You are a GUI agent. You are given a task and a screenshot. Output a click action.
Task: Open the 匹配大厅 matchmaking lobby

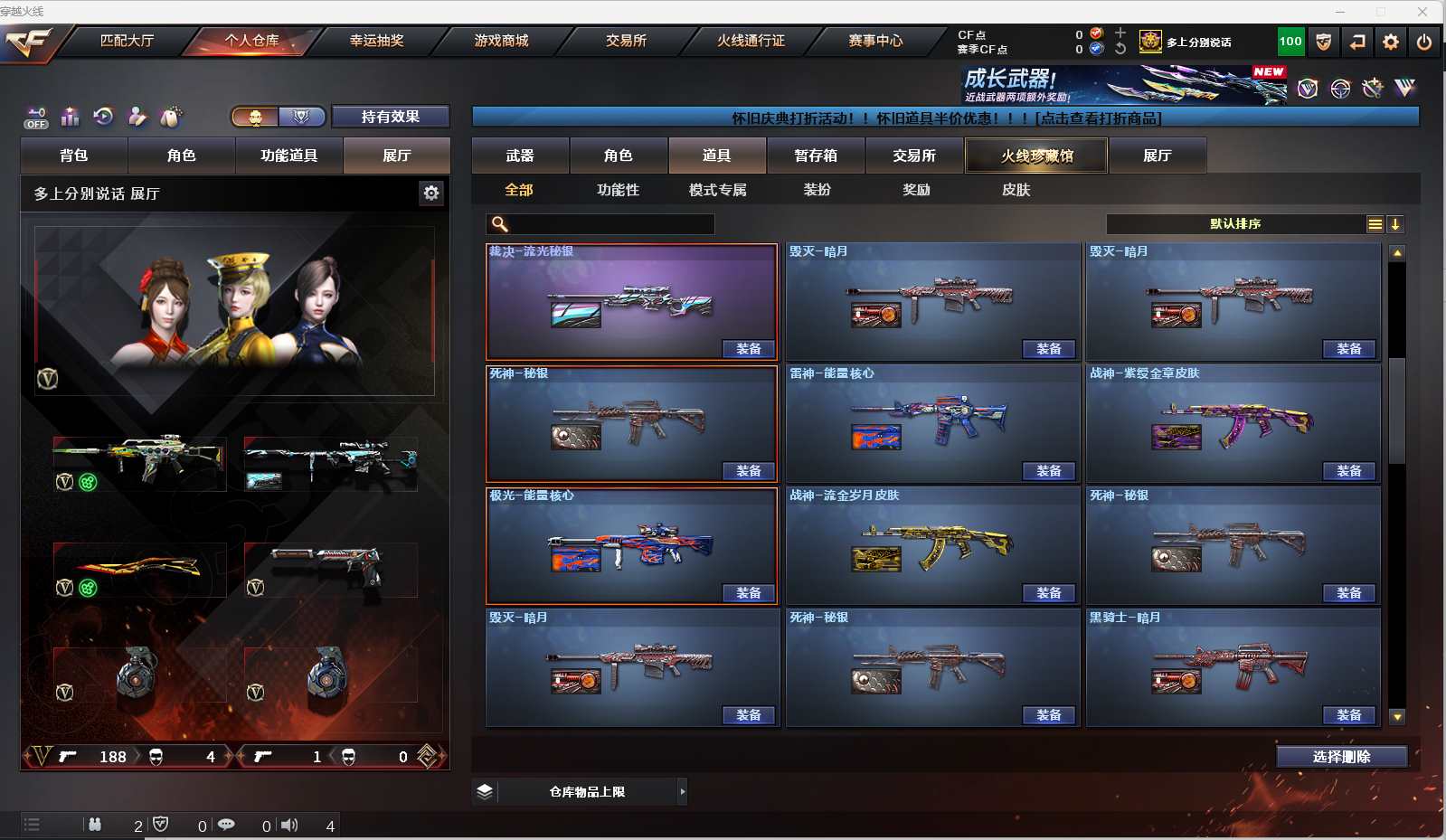127,41
